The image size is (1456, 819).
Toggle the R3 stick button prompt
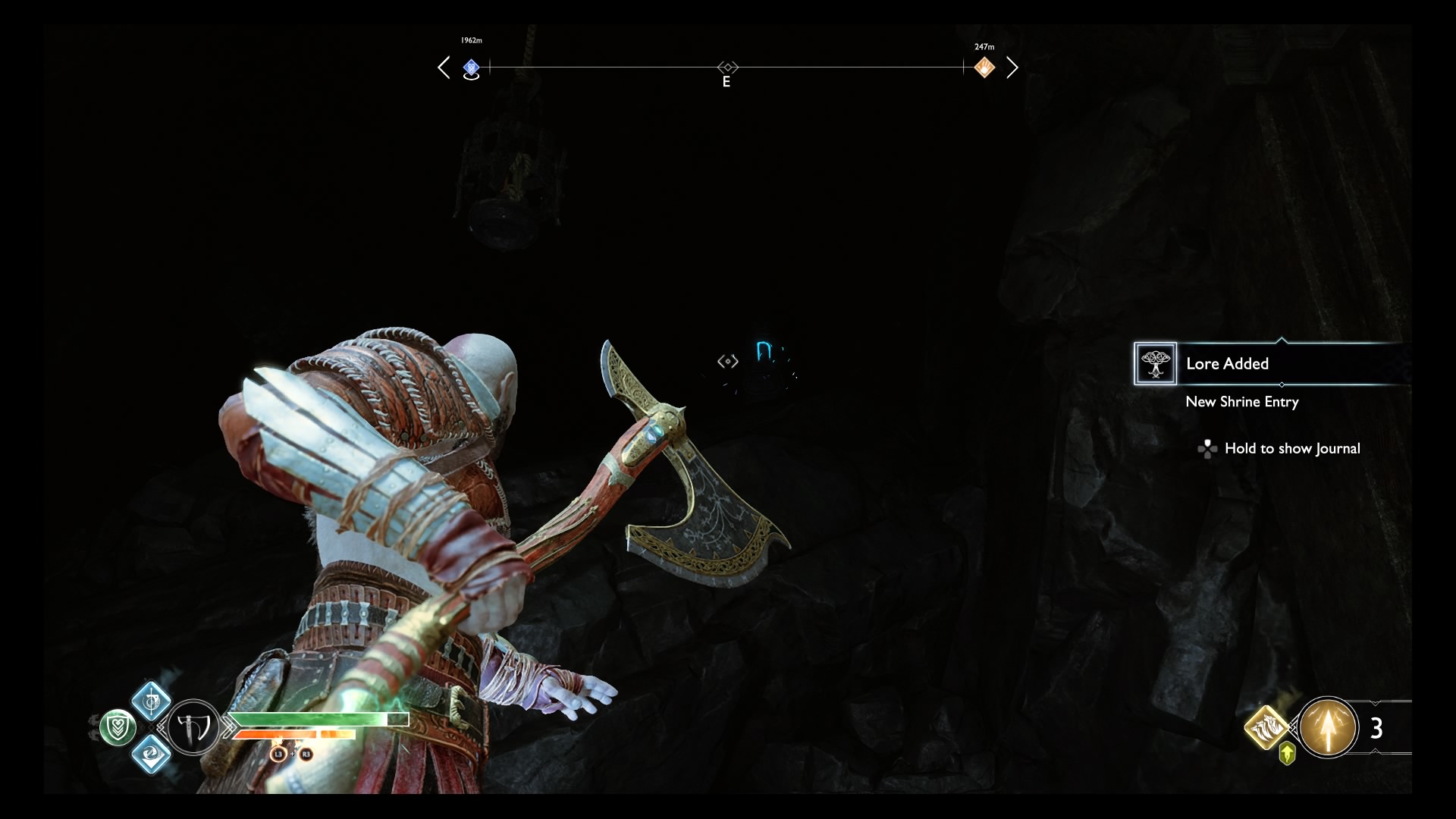306,755
